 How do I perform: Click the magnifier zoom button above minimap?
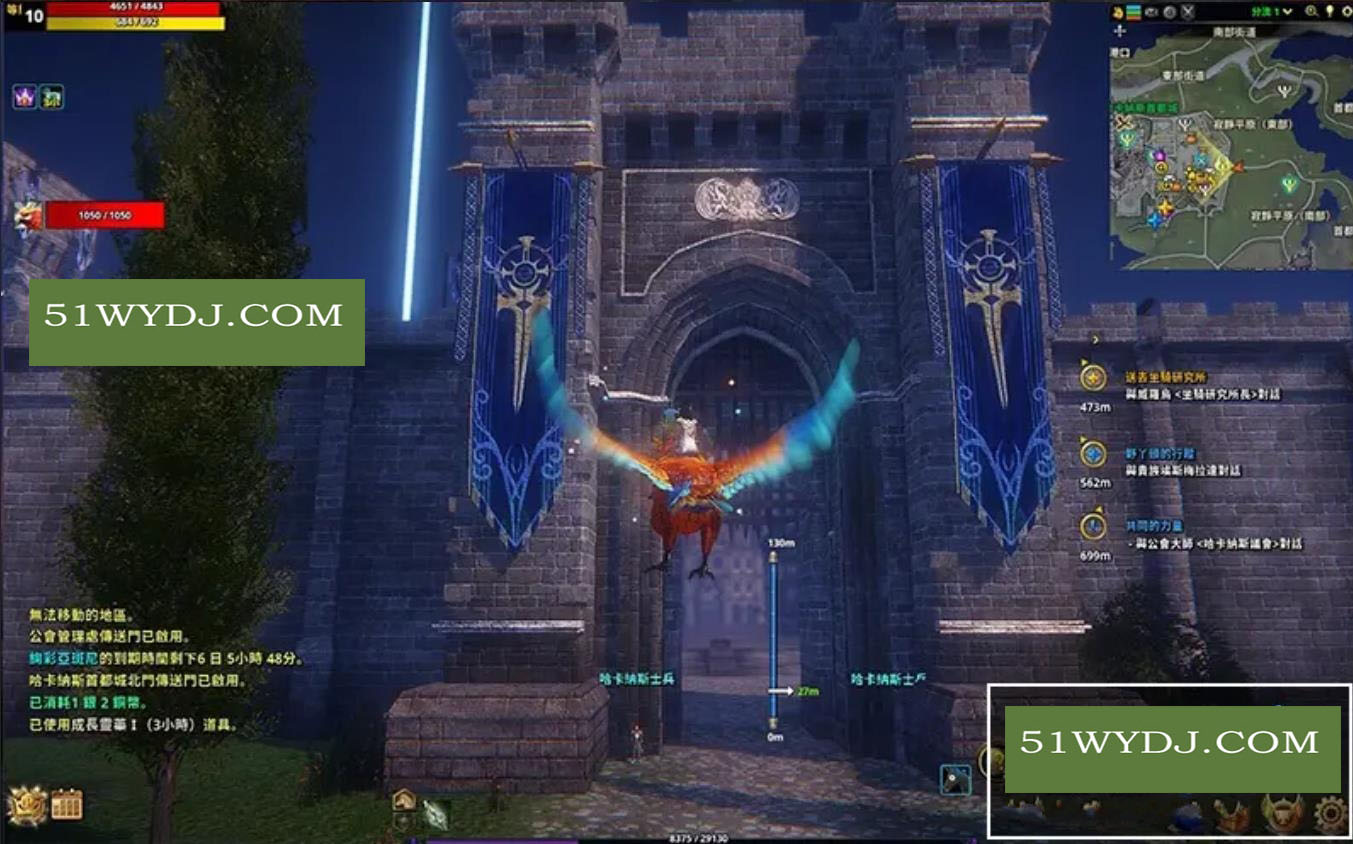[x=1311, y=12]
